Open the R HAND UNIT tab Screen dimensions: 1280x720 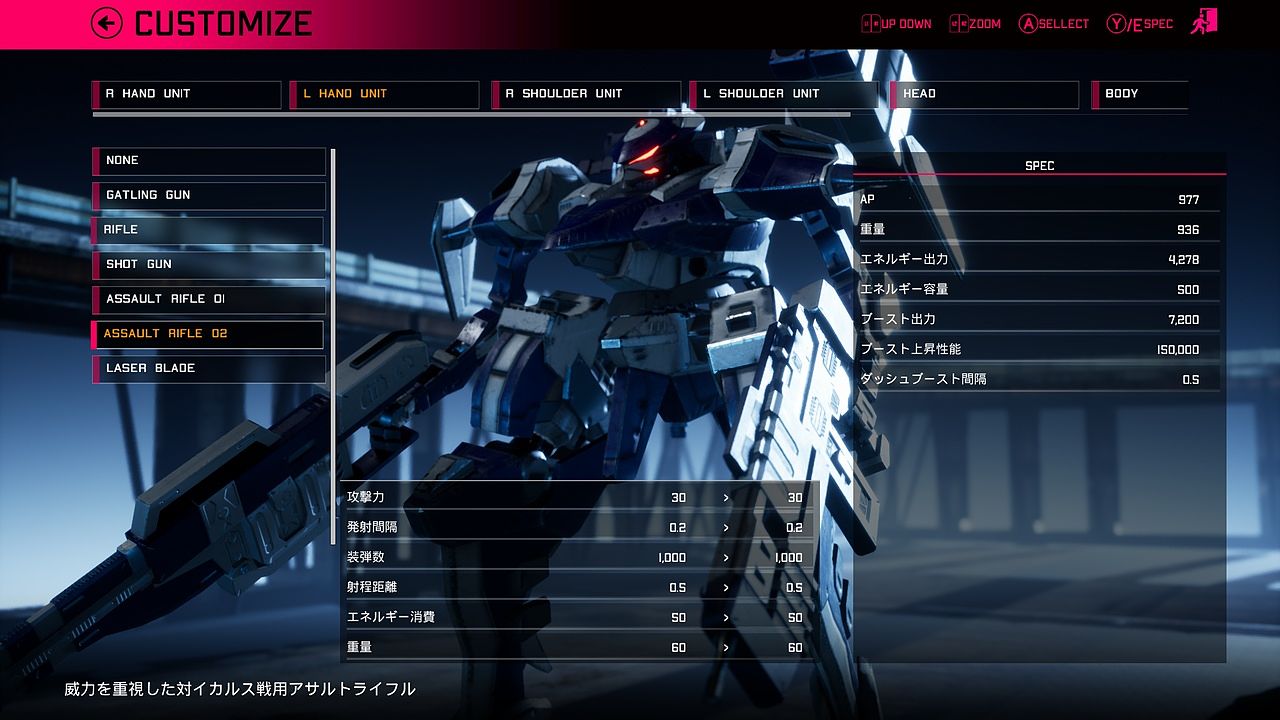coord(186,94)
